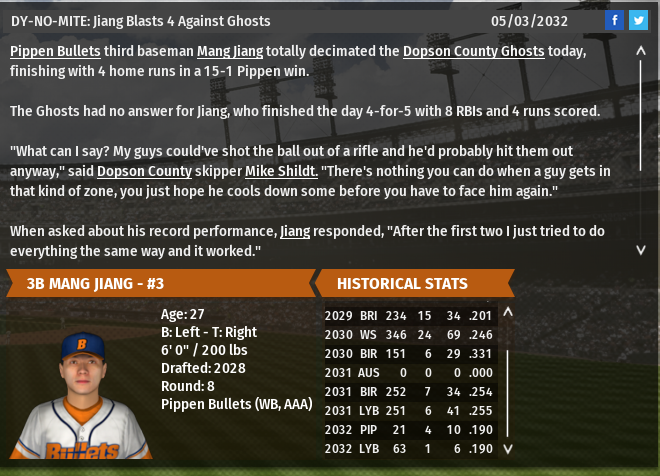Click the underlined Jiang name in the last paragraph
This screenshot has width=660, height=476.
(295, 231)
